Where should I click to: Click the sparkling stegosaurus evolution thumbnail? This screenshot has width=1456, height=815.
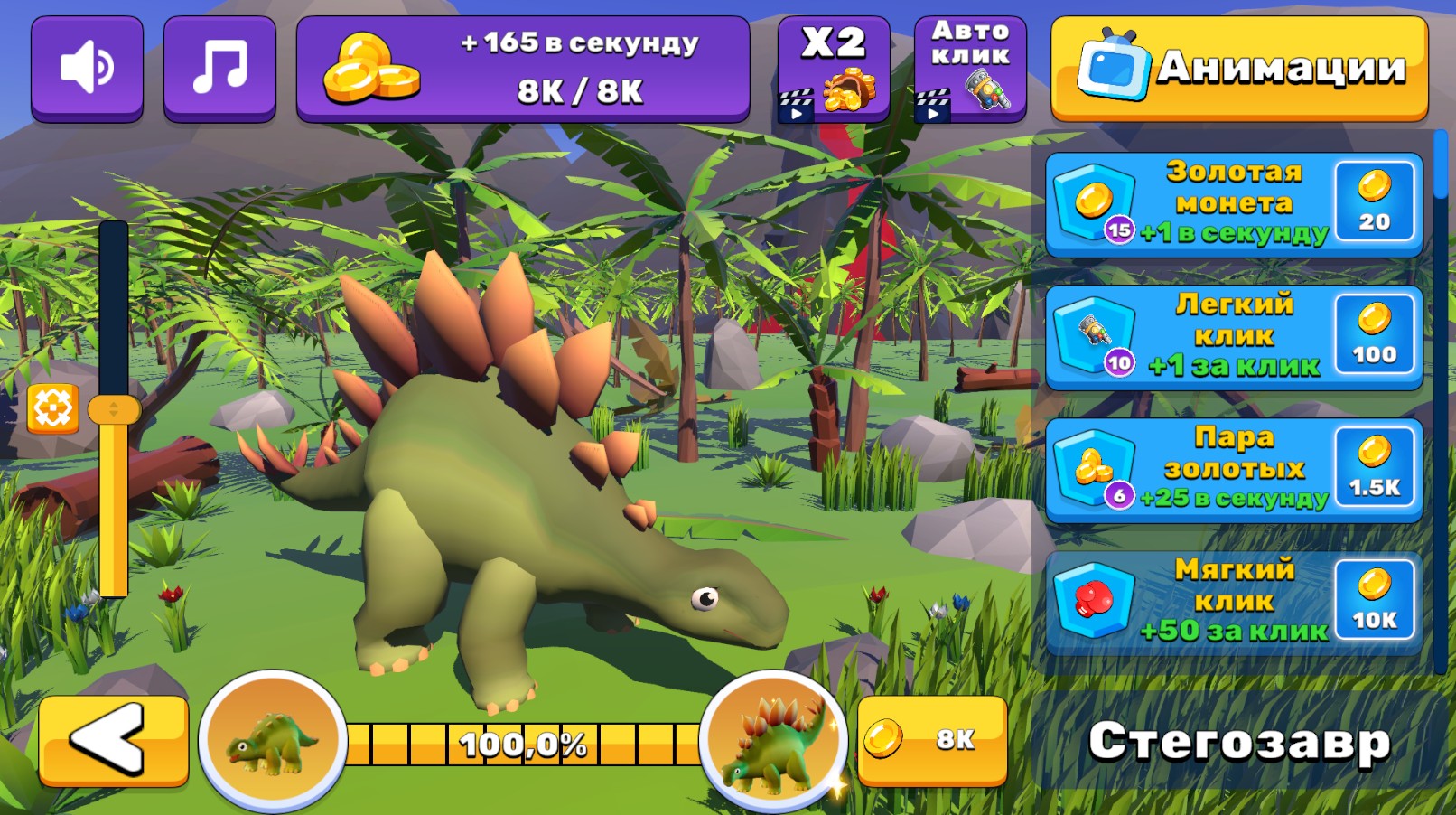tap(772, 742)
